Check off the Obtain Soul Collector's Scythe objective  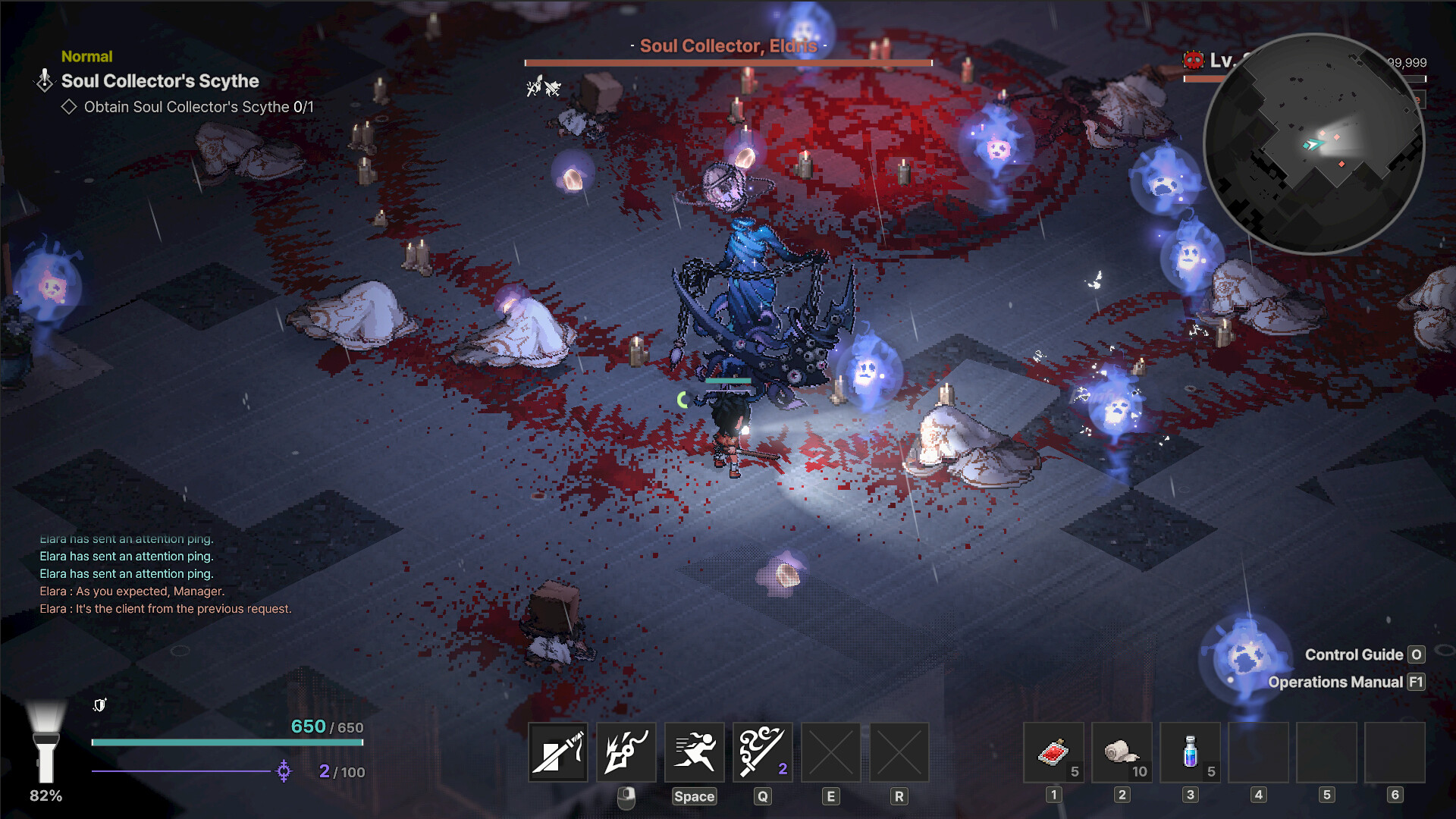(69, 107)
